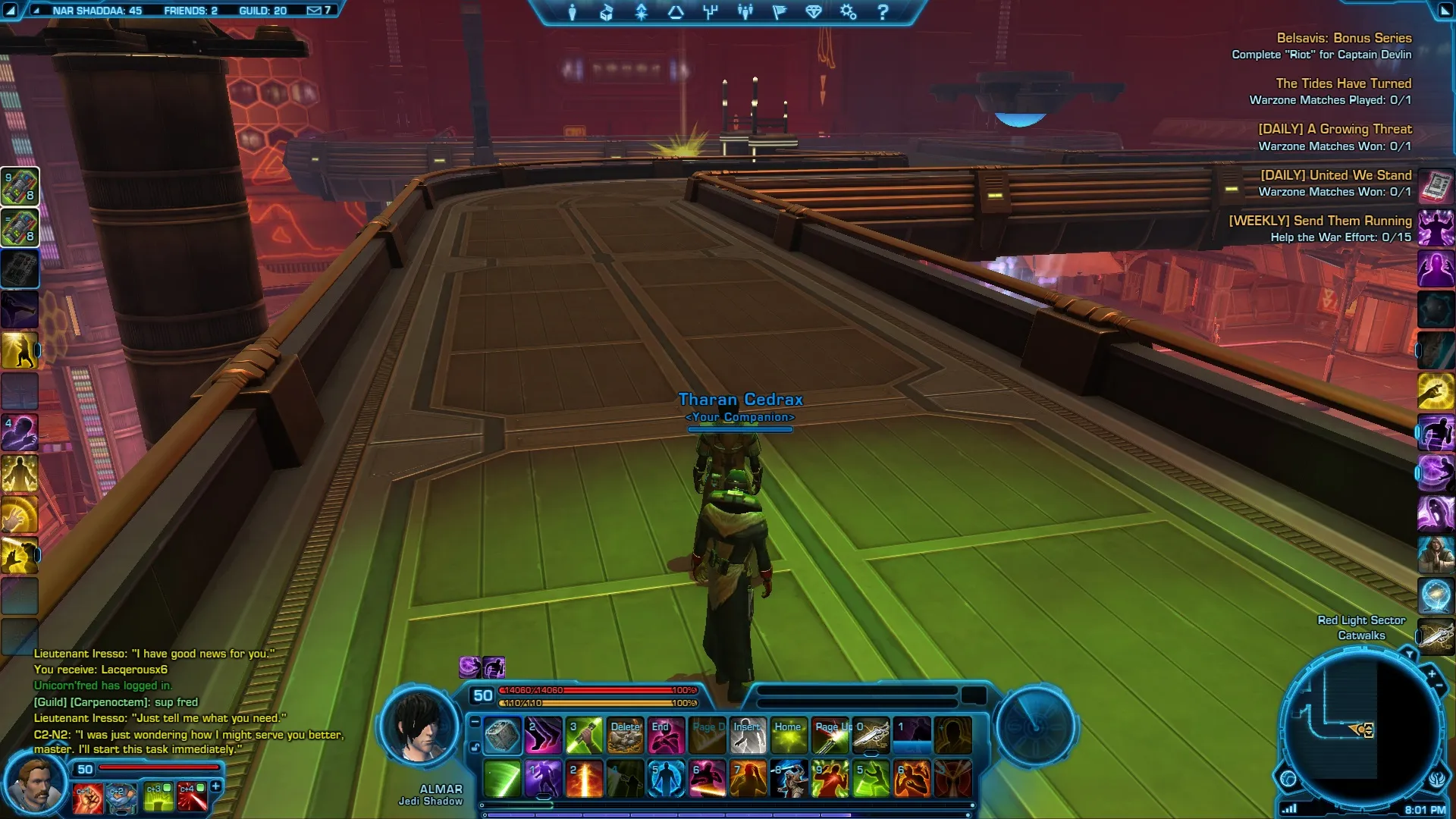Open the minimap filter funnel button
The width and height of the screenshot is (1456, 819).
point(1409,654)
